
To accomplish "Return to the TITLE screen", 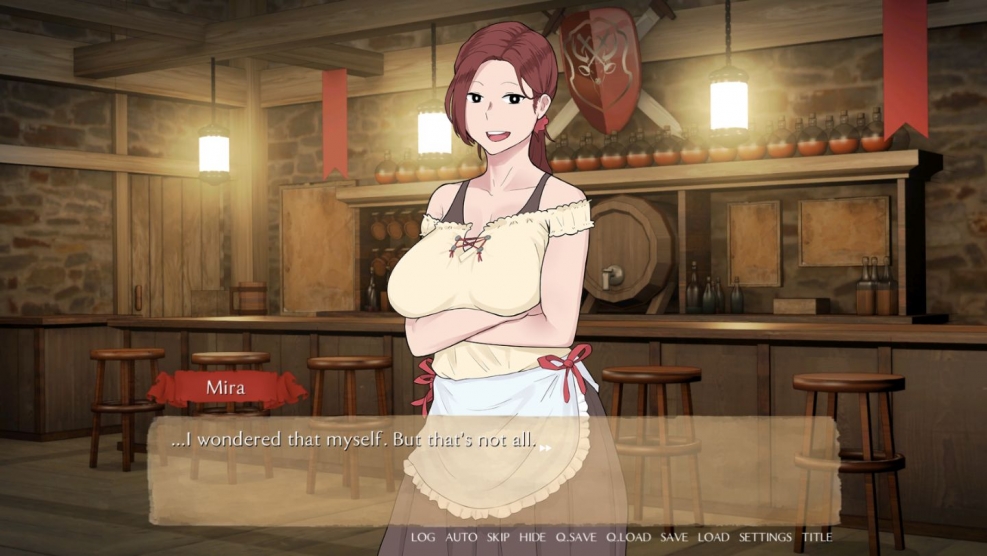I will (816, 537).
